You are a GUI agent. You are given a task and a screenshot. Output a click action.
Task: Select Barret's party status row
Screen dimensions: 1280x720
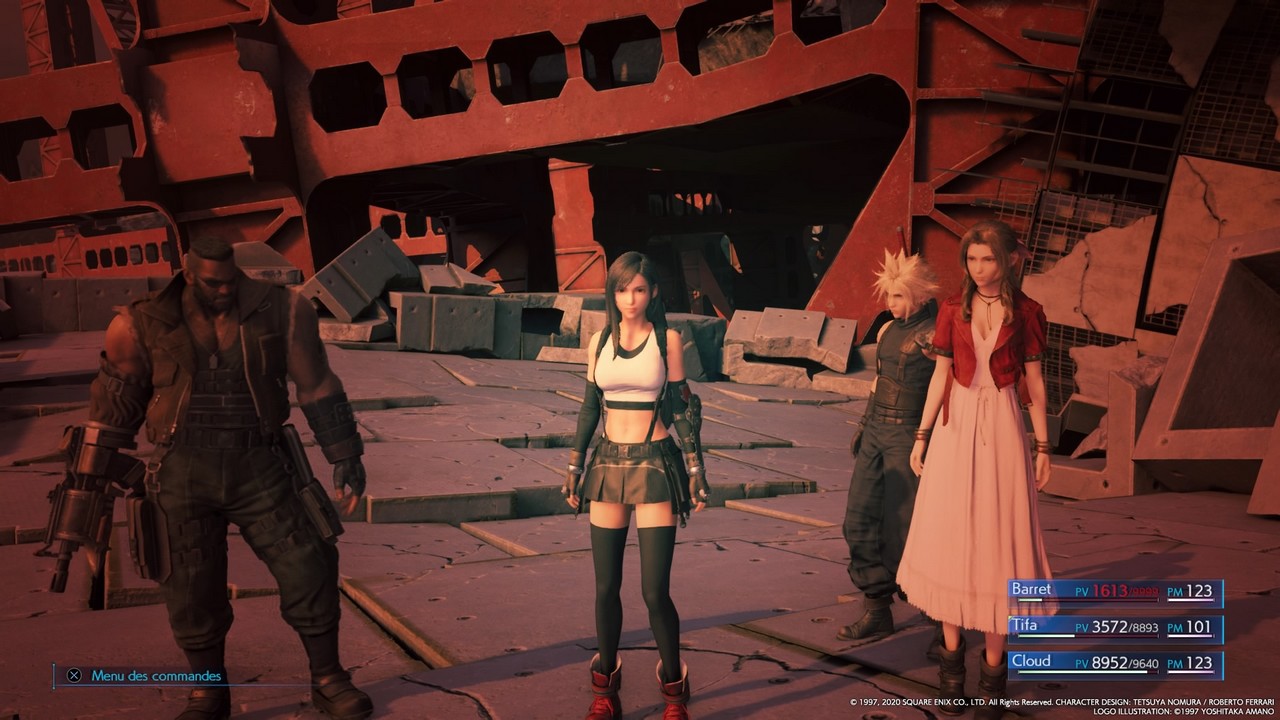1114,592
